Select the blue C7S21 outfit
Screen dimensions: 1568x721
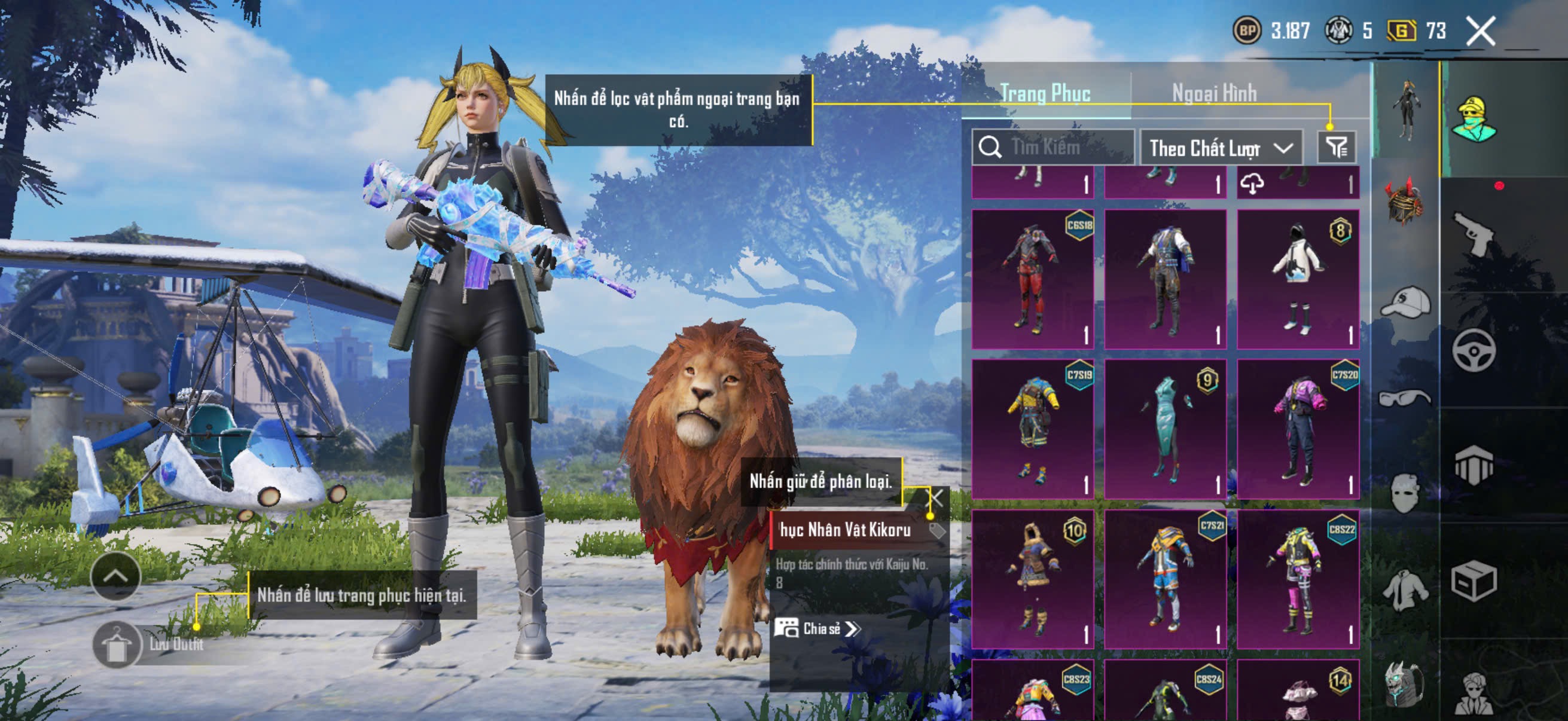pyautogui.click(x=1165, y=579)
